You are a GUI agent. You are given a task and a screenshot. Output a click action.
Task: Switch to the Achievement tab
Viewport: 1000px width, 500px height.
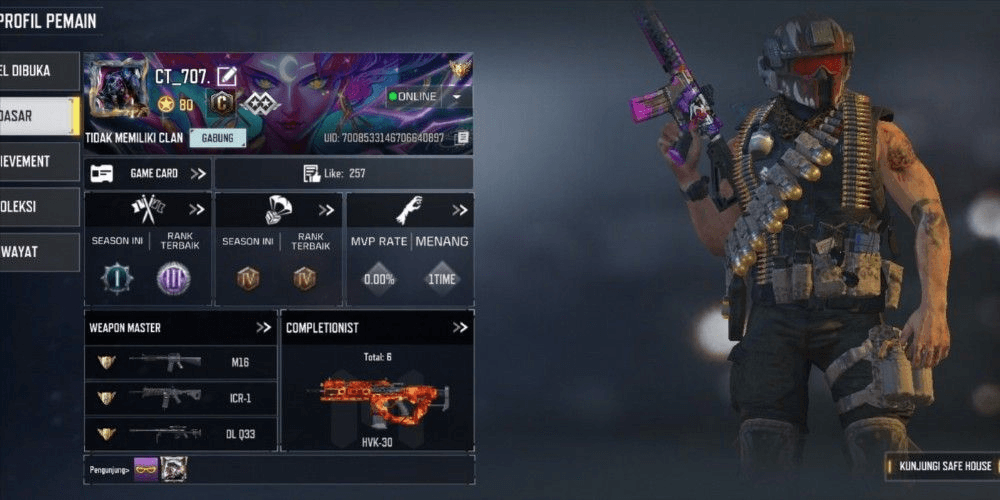pos(38,161)
